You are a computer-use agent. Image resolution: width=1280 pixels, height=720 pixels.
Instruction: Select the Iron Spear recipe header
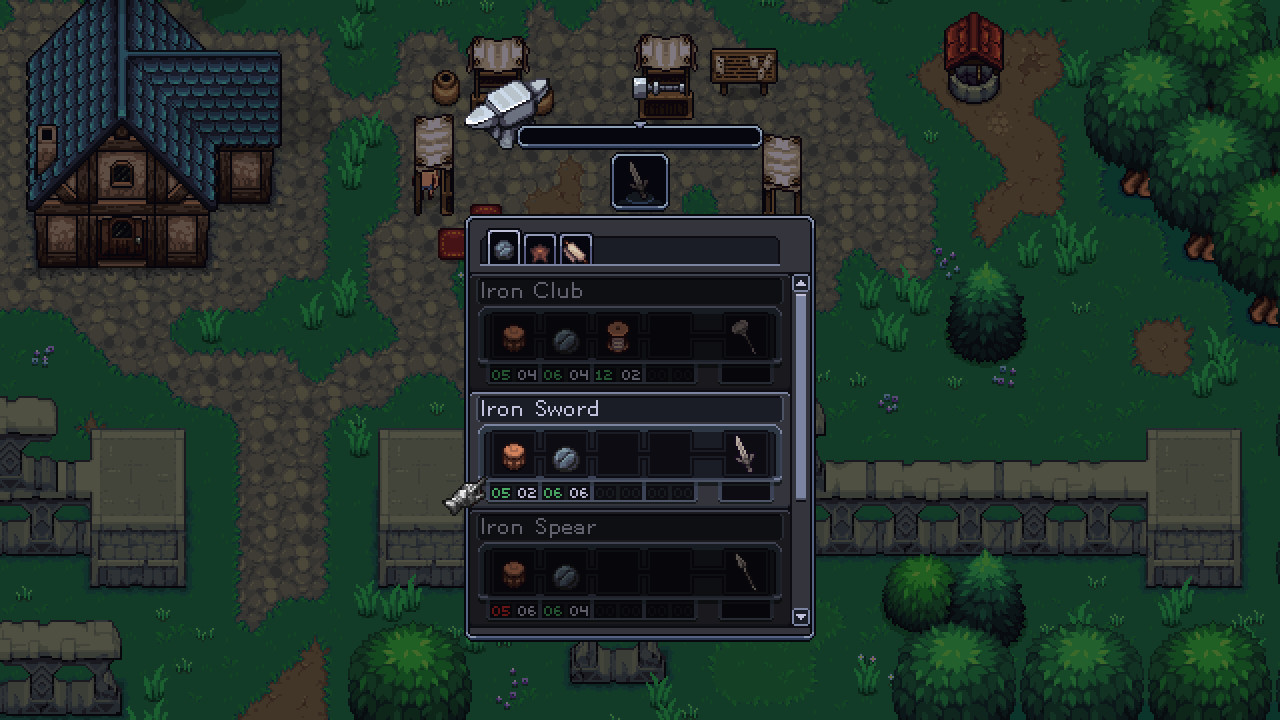tap(538, 527)
